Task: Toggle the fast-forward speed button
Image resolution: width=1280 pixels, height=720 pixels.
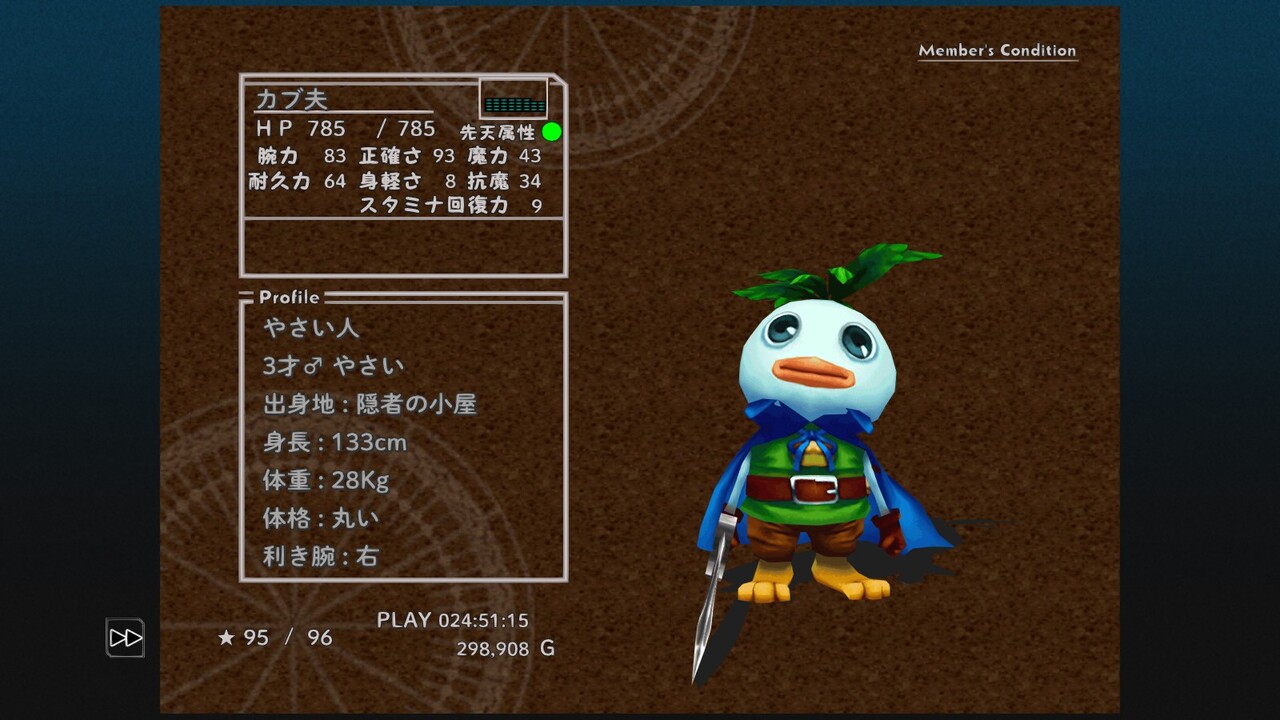Action: (125, 638)
